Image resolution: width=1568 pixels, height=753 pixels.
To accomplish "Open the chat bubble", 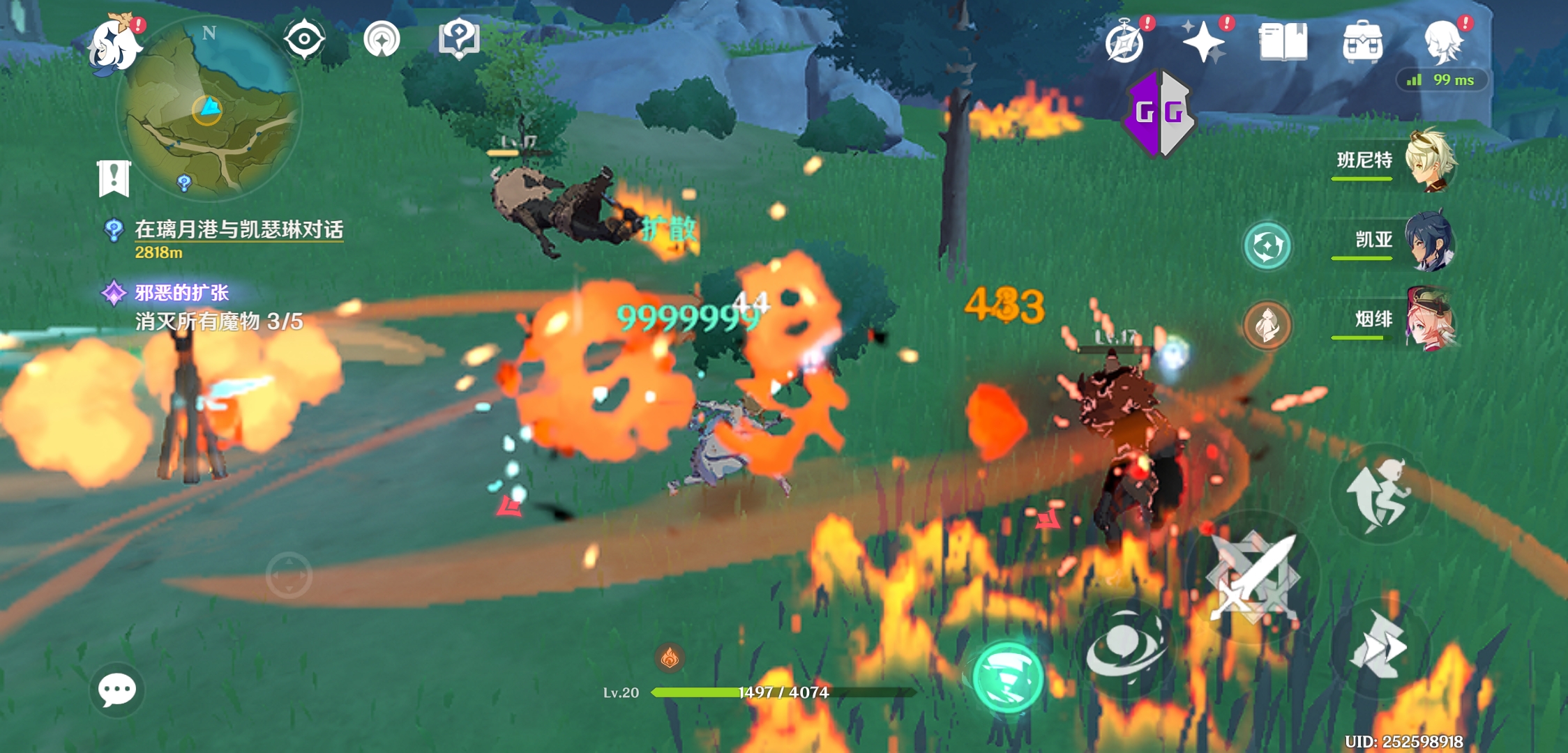I will (x=116, y=690).
